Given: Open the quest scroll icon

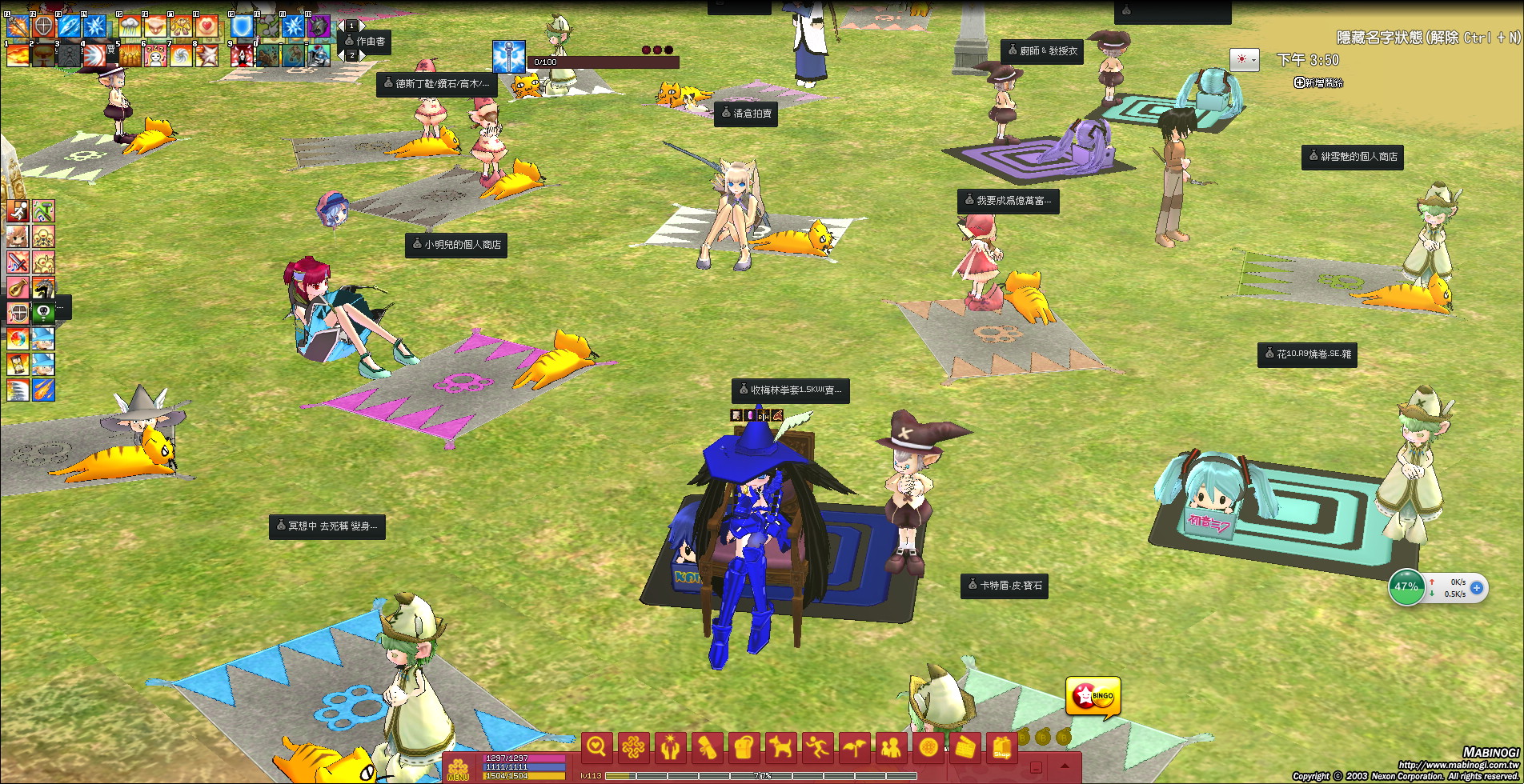Looking at the screenshot, I should [x=707, y=748].
